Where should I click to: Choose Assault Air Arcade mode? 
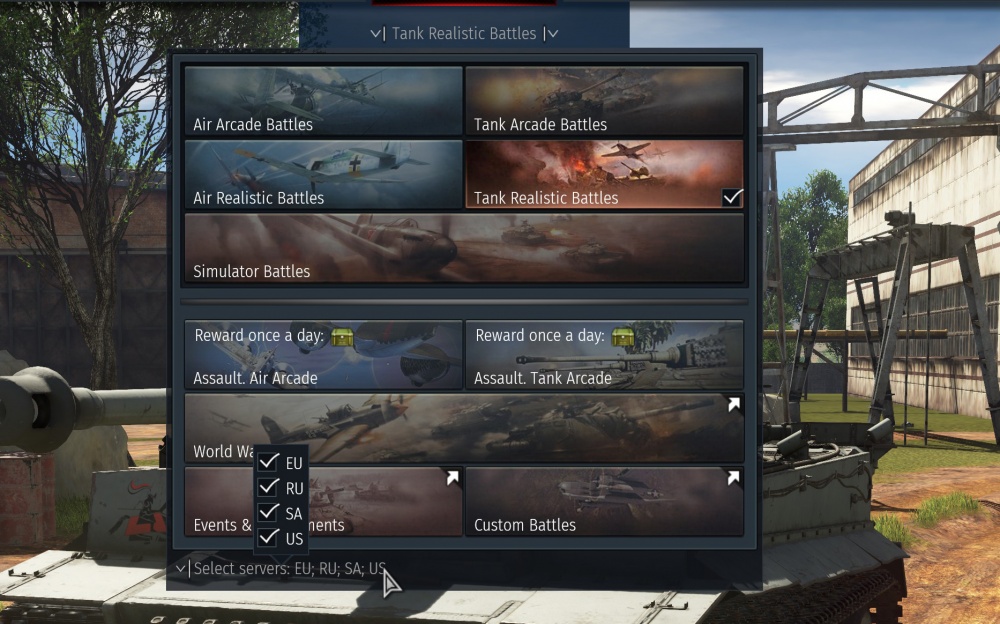323,354
